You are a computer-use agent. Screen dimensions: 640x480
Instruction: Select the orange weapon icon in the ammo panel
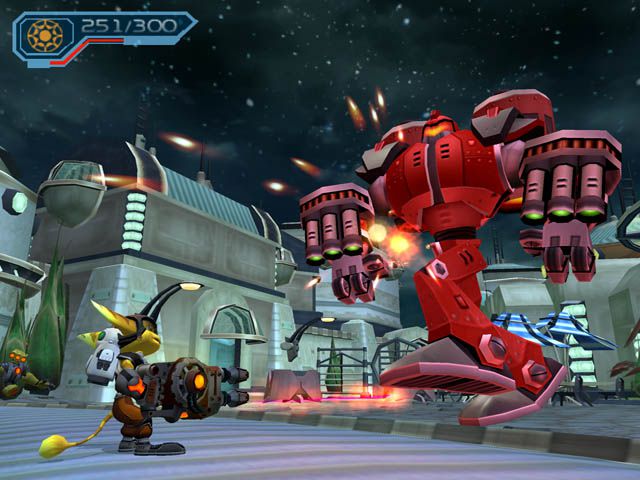point(45,34)
